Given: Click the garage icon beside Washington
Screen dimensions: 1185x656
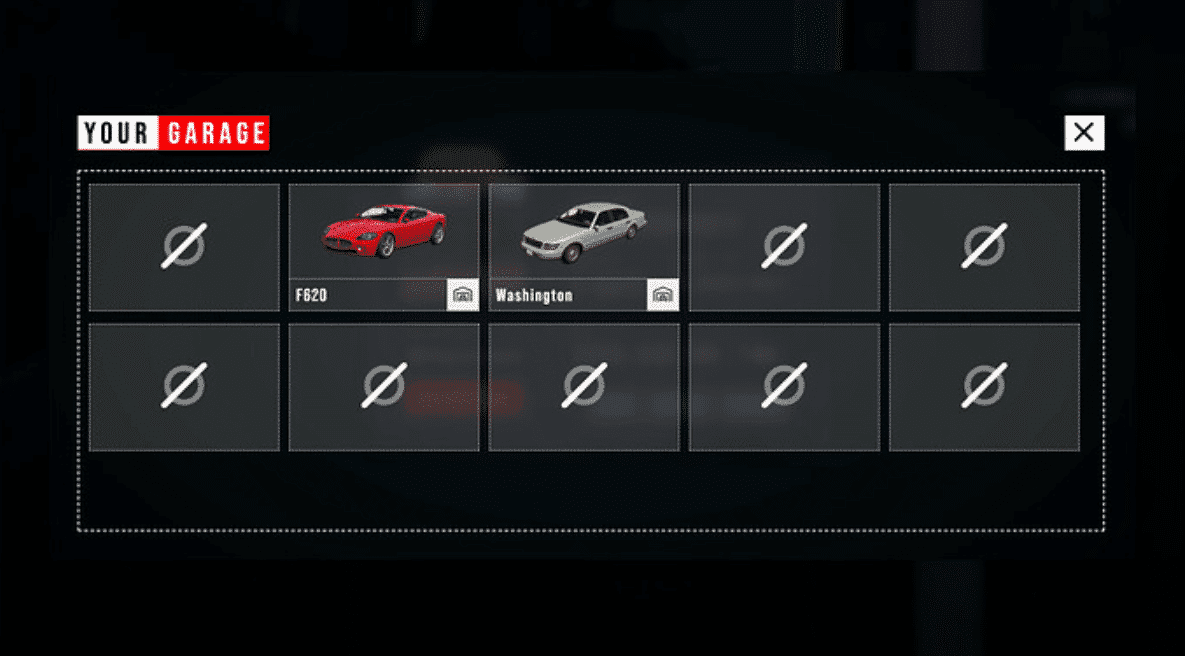Looking at the screenshot, I should pos(663,295).
